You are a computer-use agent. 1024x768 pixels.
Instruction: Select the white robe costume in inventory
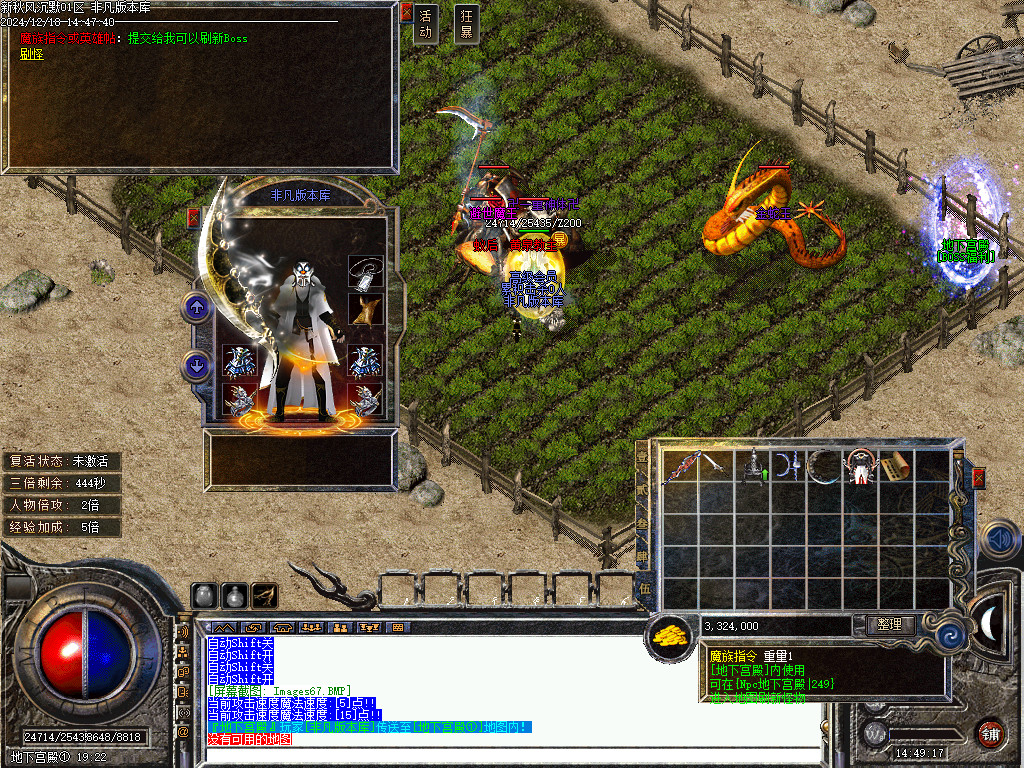861,467
